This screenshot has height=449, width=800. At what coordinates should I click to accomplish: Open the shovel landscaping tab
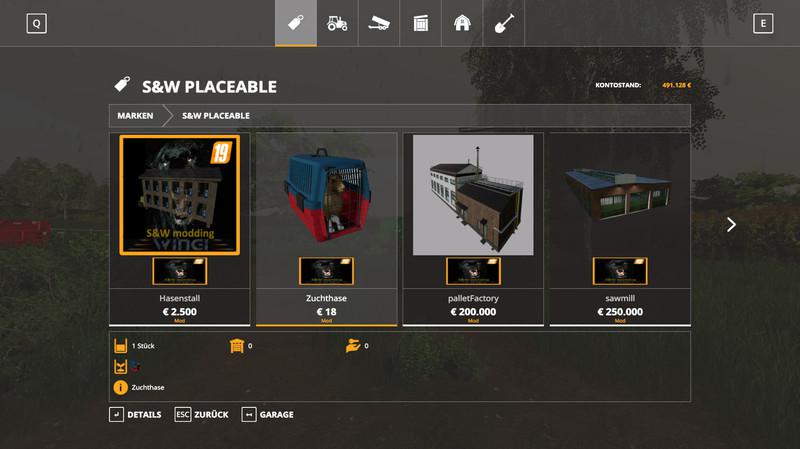pyautogui.click(x=504, y=23)
